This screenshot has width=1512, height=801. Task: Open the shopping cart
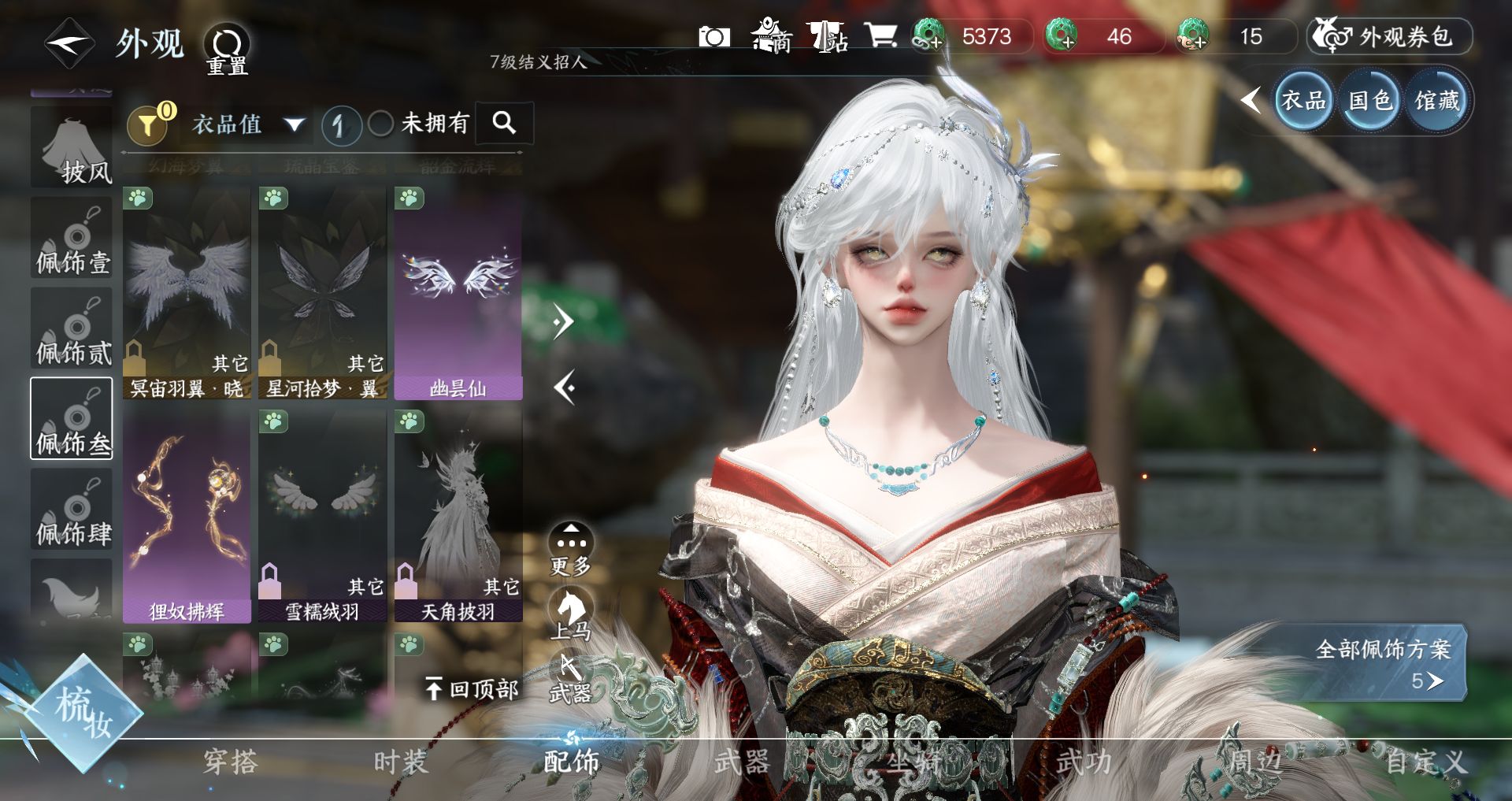coord(880,36)
